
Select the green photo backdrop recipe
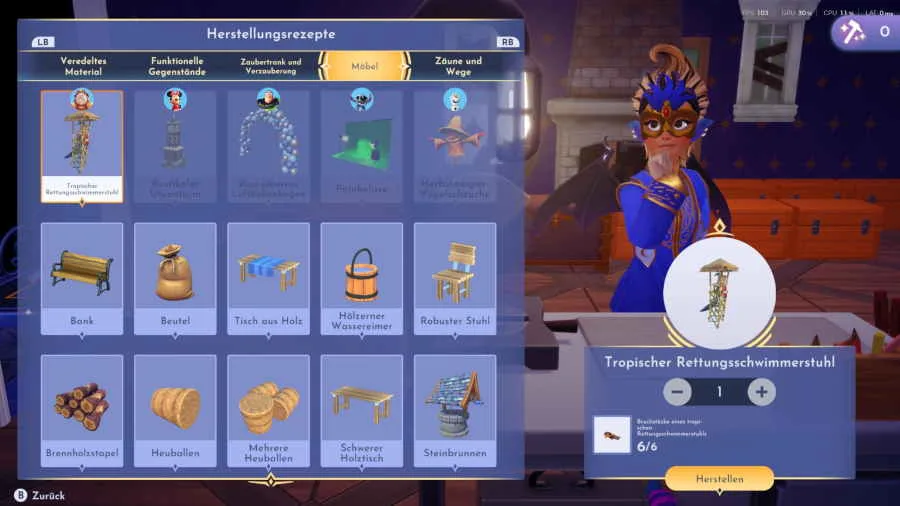(361, 146)
